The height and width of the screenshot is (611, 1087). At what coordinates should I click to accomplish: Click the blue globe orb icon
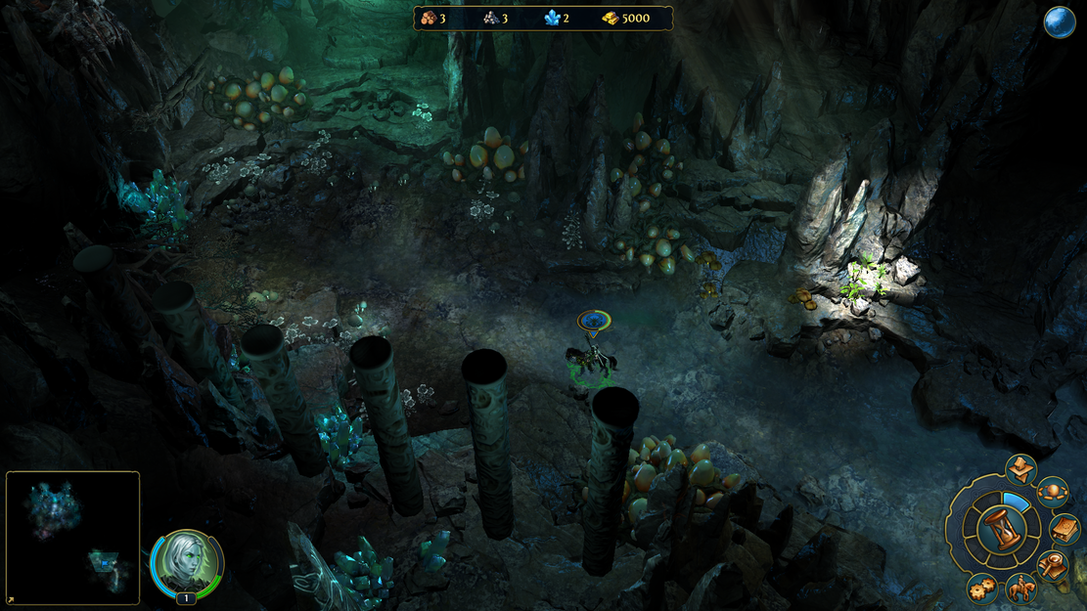[x=1059, y=22]
